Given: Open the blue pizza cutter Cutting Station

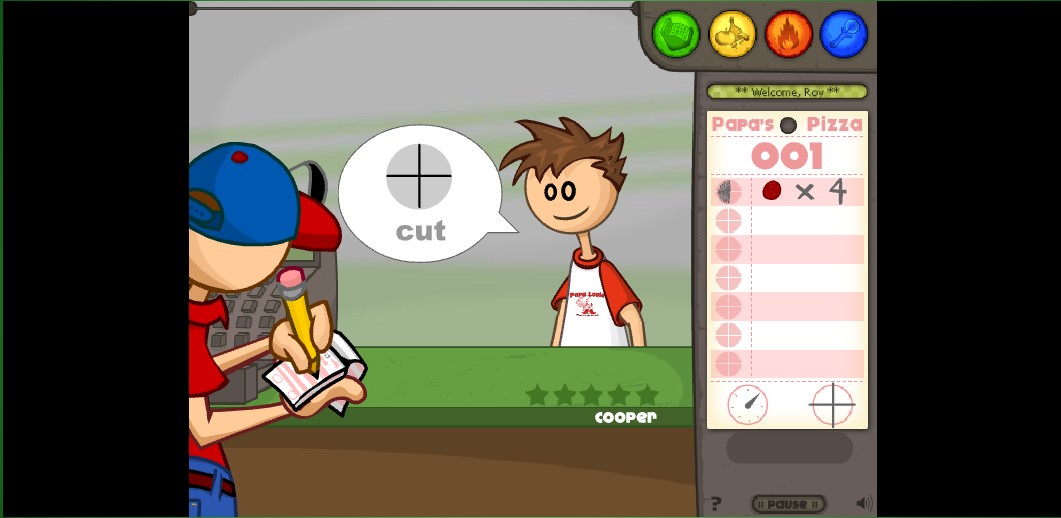Looking at the screenshot, I should click(x=844, y=34).
